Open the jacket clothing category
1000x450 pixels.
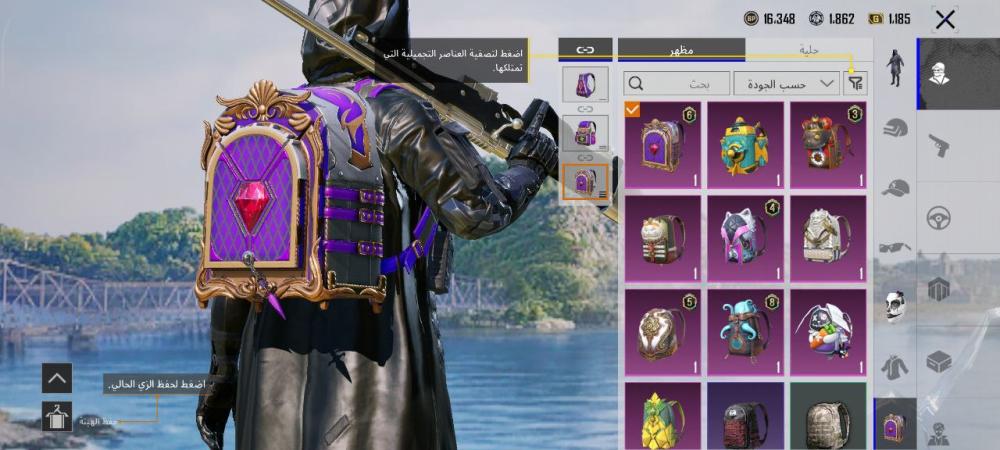pos(895,366)
